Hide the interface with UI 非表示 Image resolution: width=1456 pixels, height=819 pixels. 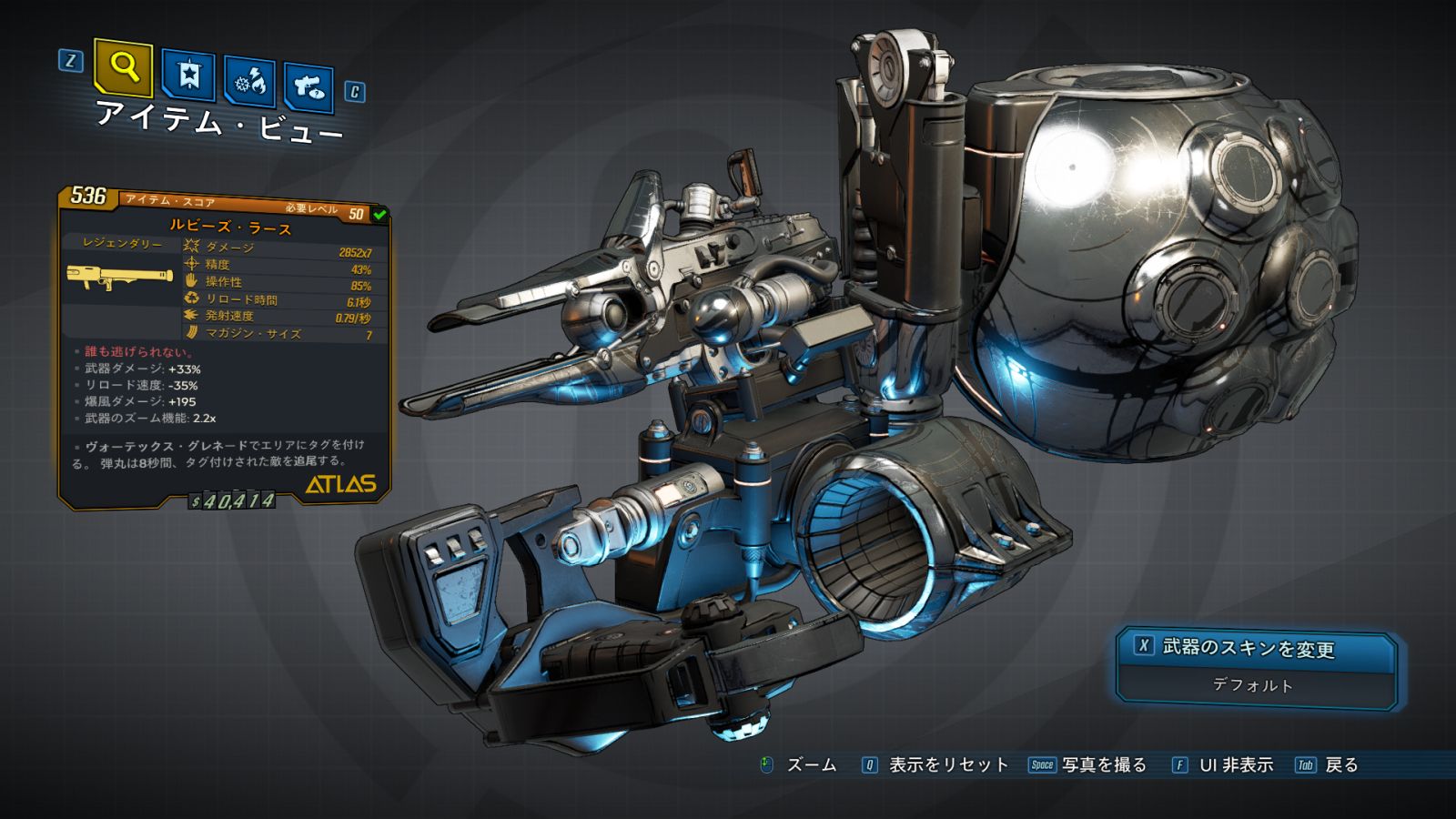[1235, 765]
